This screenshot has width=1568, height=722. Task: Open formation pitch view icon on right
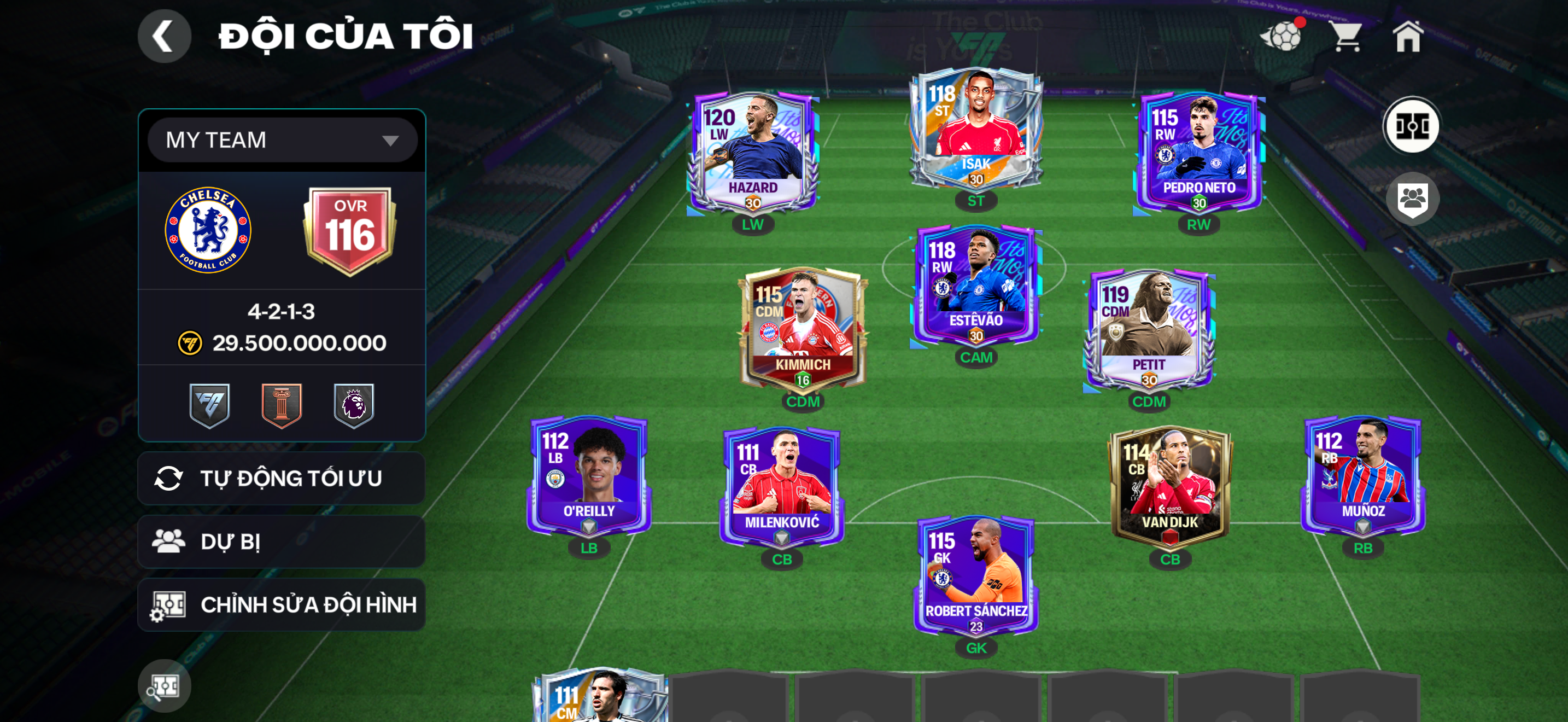(x=1413, y=125)
